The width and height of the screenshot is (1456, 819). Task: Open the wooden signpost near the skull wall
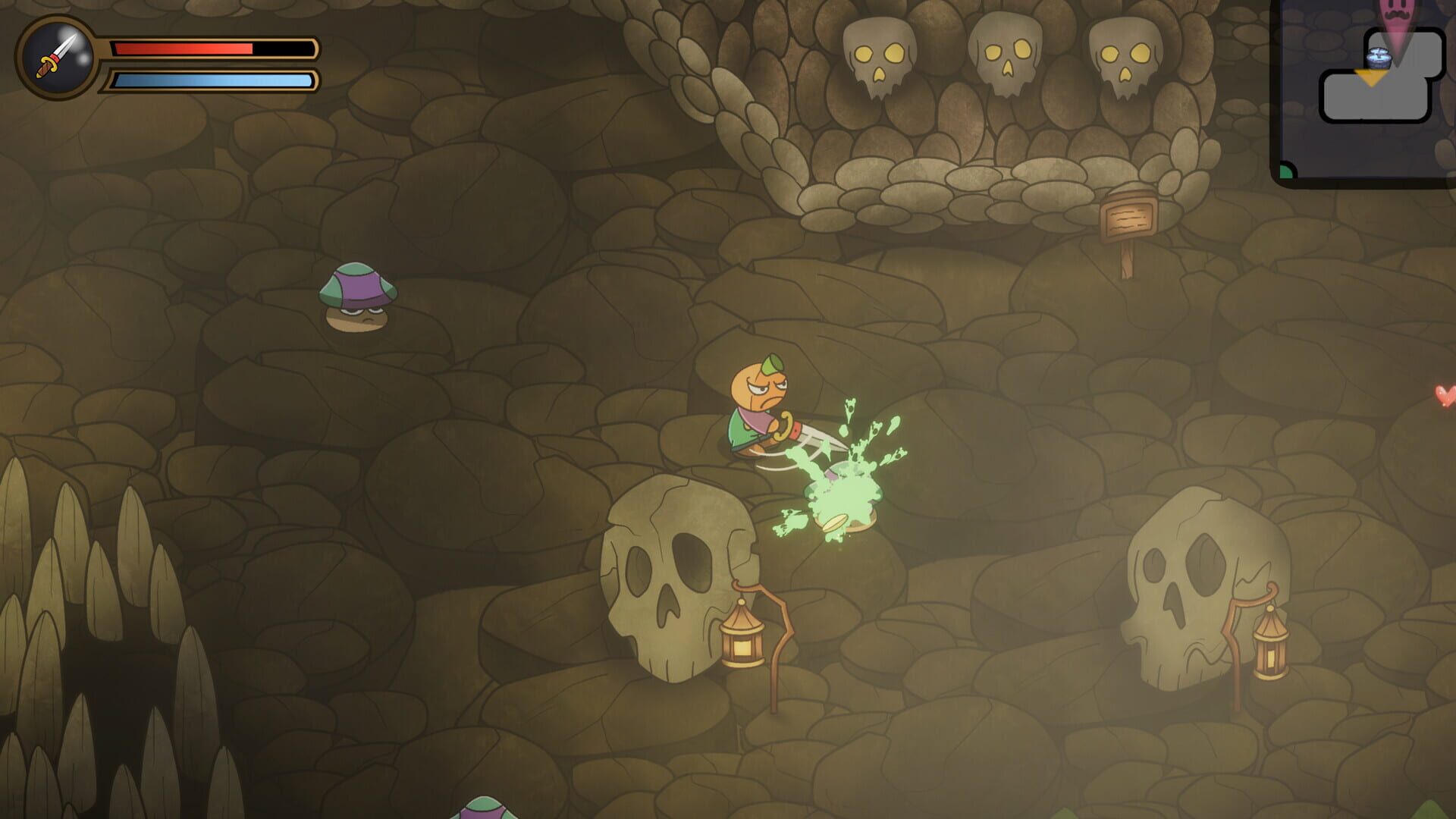[1128, 216]
